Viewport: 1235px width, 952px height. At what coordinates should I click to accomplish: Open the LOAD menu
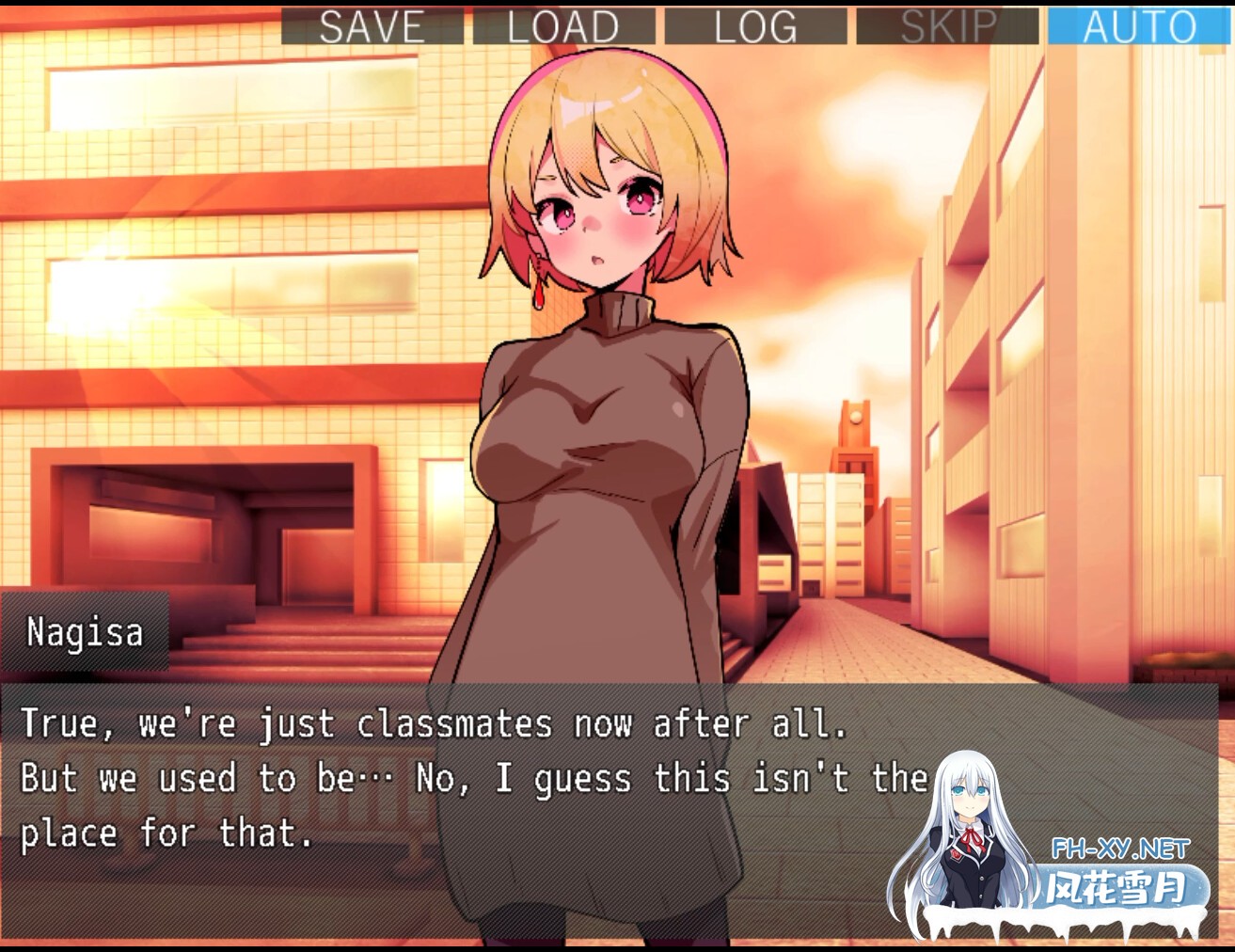tap(563, 25)
